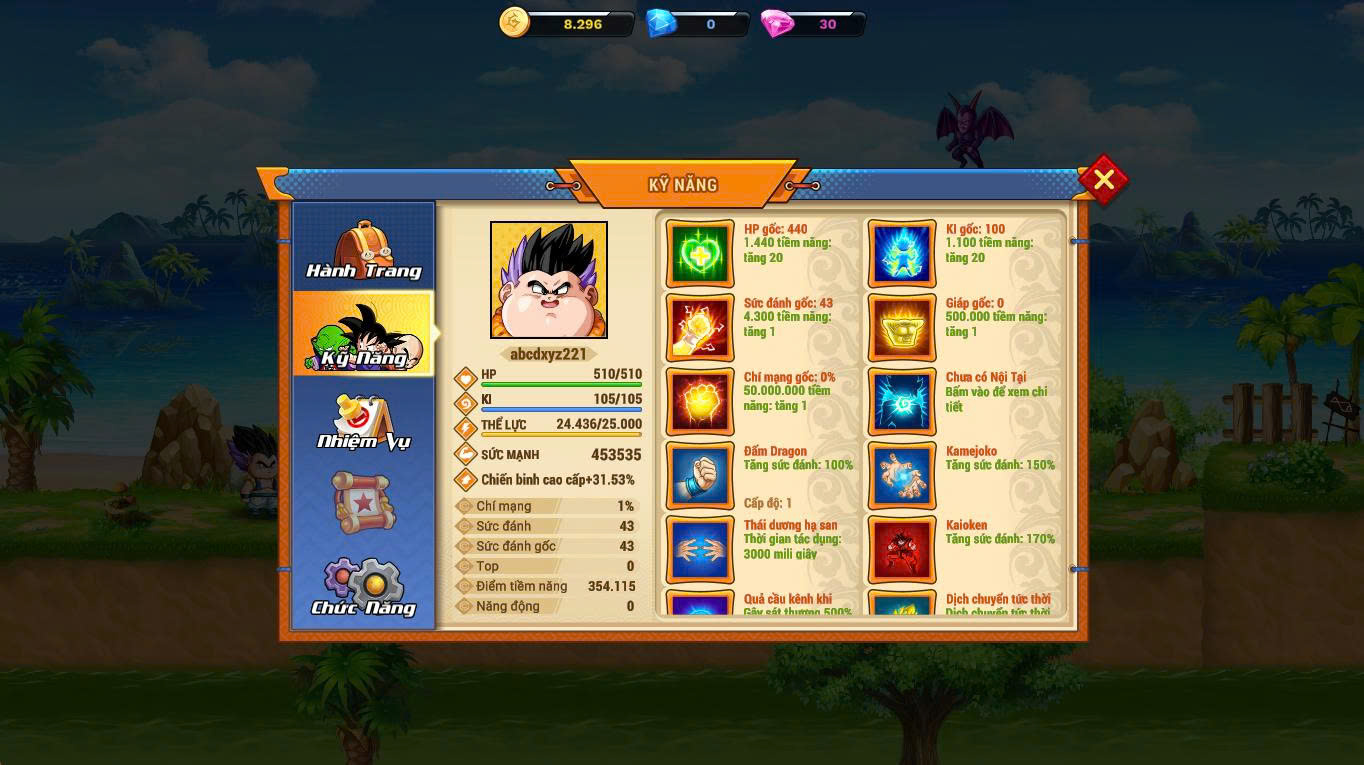Click the blue diamond currency icon
1364x765 pixels.
tap(660, 23)
